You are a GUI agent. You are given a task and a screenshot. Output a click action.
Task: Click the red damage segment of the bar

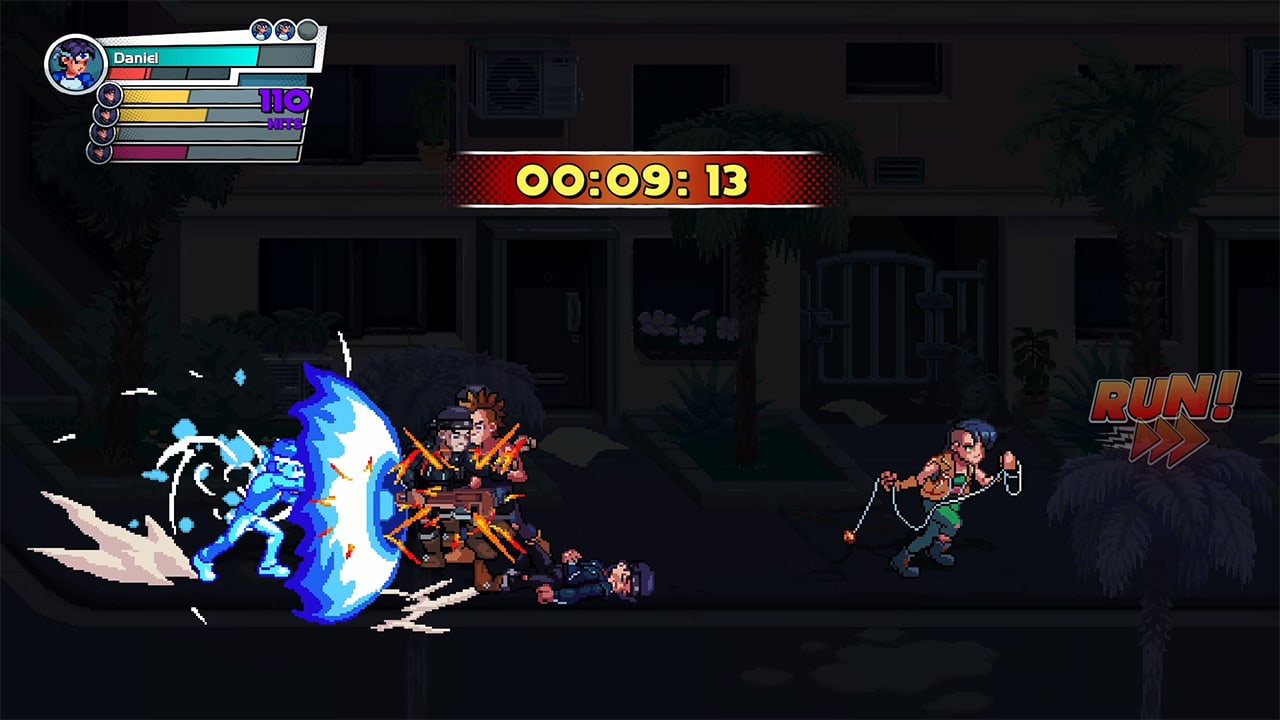click(125, 72)
